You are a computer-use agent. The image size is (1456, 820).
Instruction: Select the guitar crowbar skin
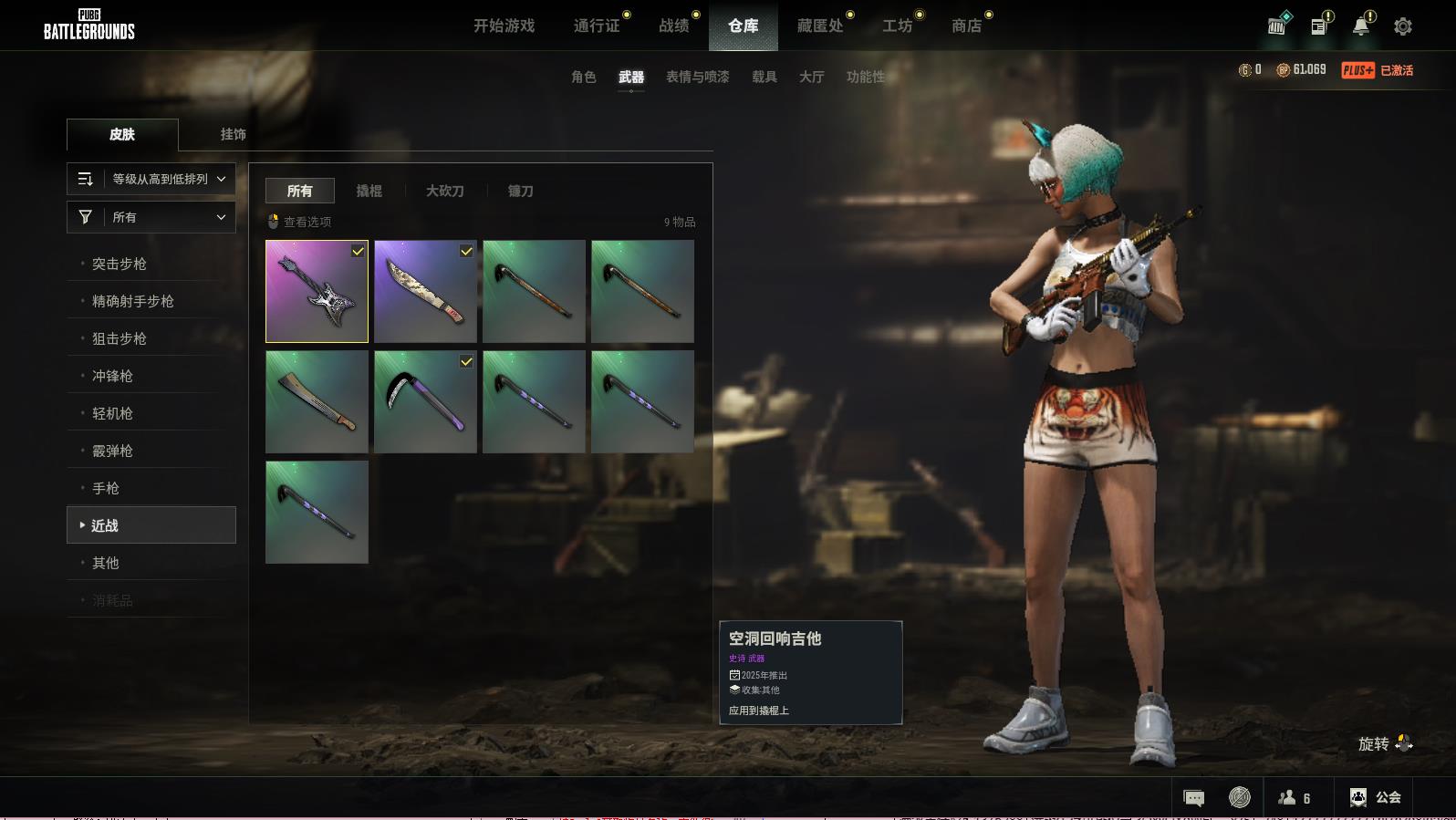pyautogui.click(x=317, y=292)
